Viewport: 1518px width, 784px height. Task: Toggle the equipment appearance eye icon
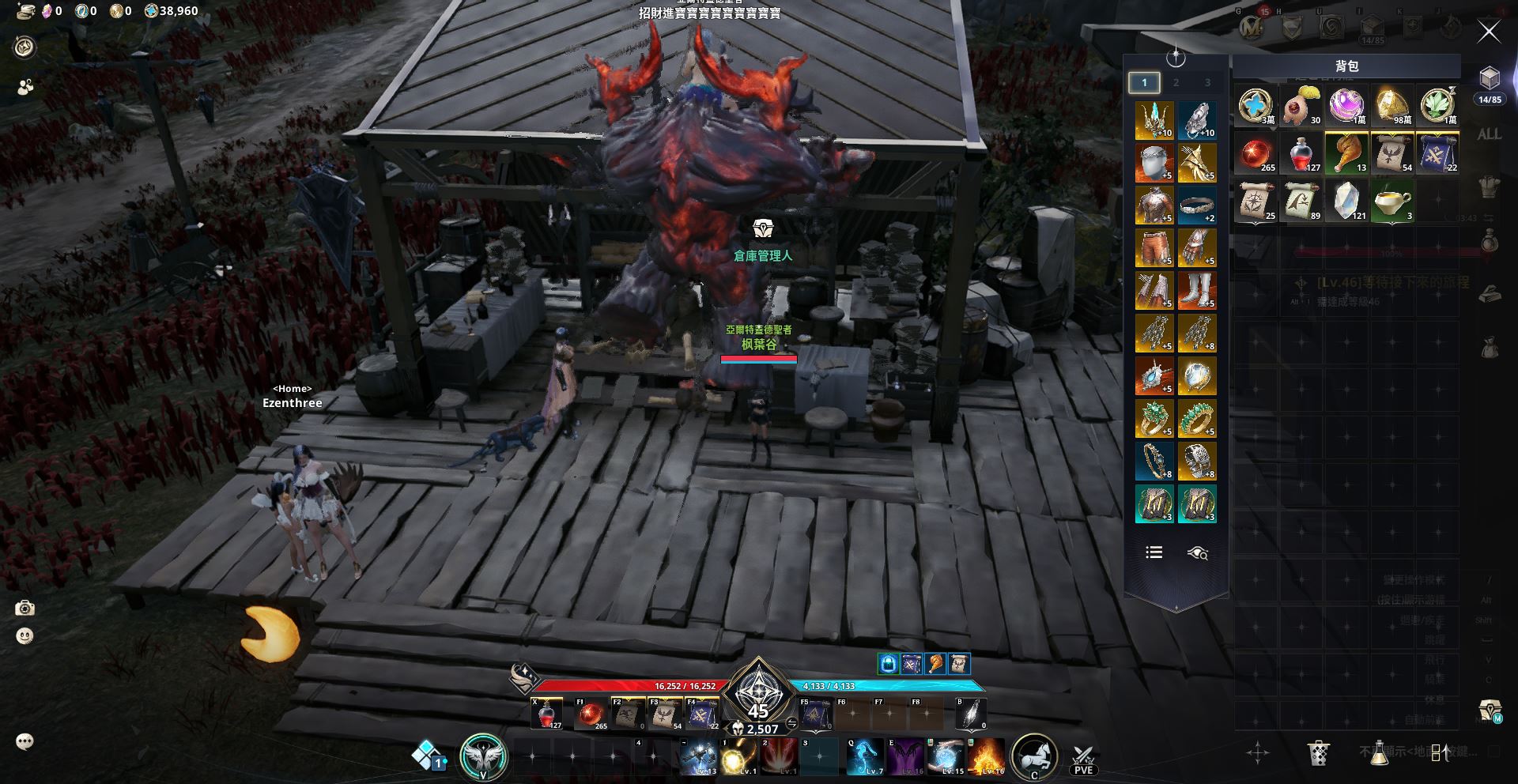pyautogui.click(x=1197, y=553)
